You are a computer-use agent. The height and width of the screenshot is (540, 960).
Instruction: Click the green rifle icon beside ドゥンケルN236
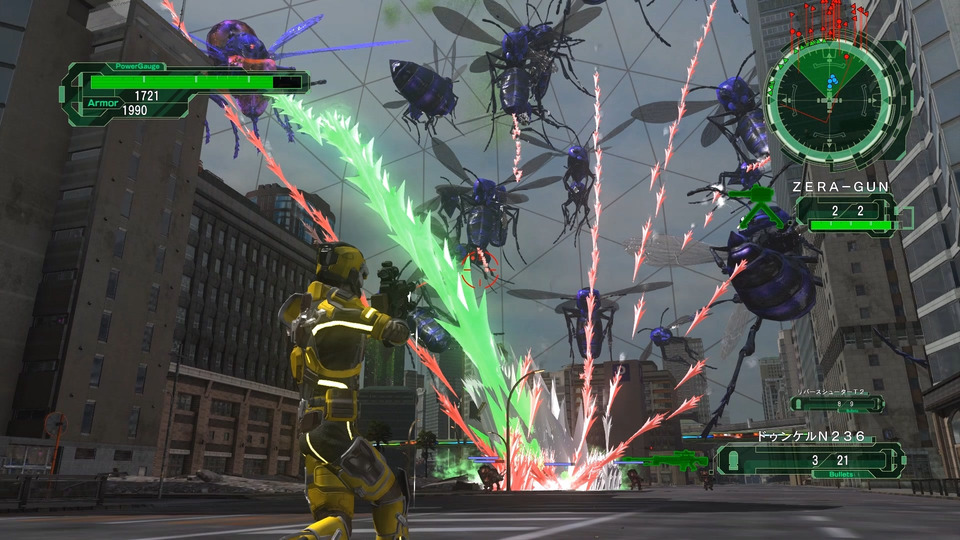(x=678, y=460)
